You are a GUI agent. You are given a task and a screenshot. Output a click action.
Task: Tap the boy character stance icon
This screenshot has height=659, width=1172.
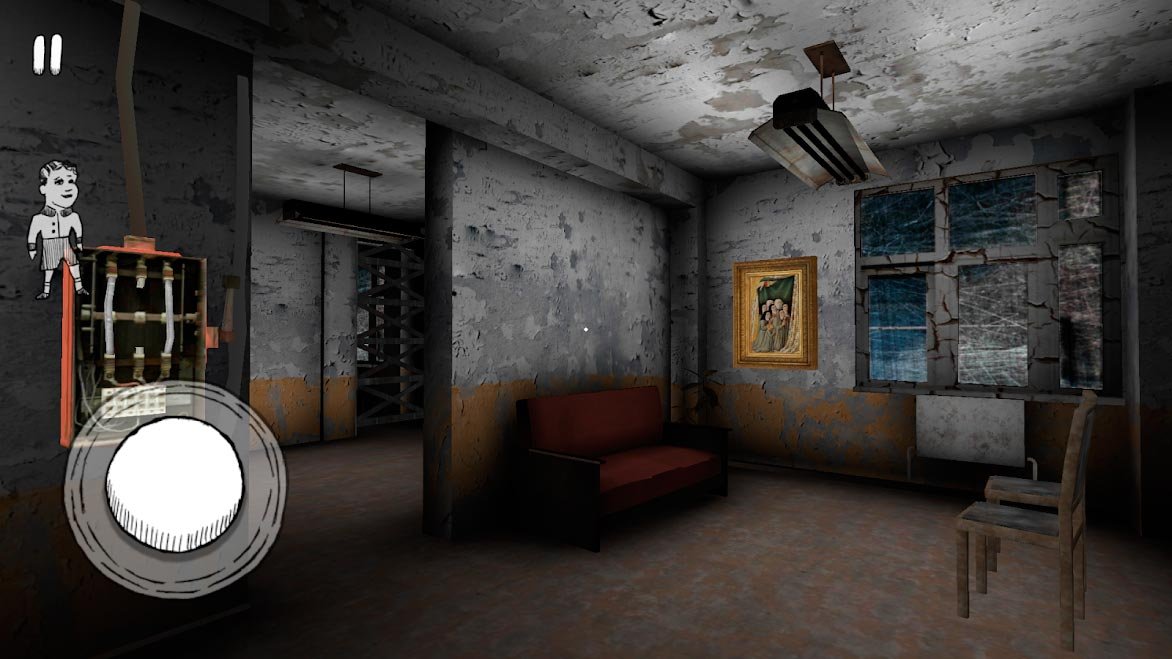pos(57,228)
